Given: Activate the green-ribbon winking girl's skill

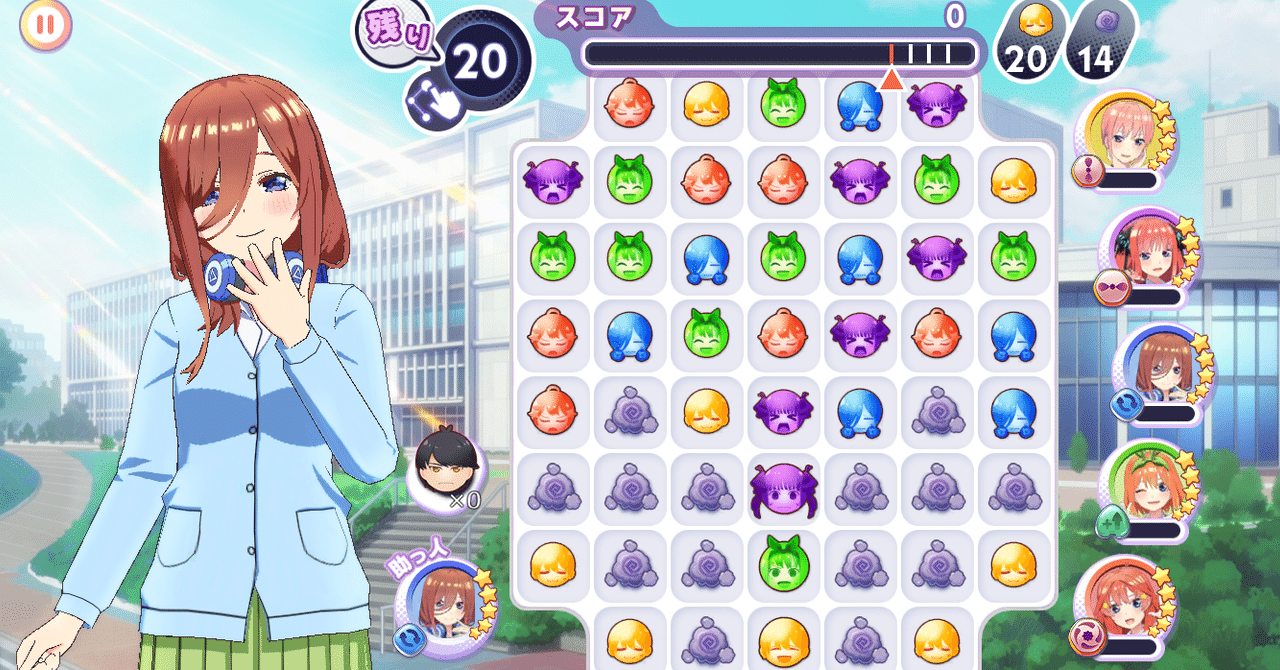Looking at the screenshot, I should pyautogui.click(x=1142, y=483).
